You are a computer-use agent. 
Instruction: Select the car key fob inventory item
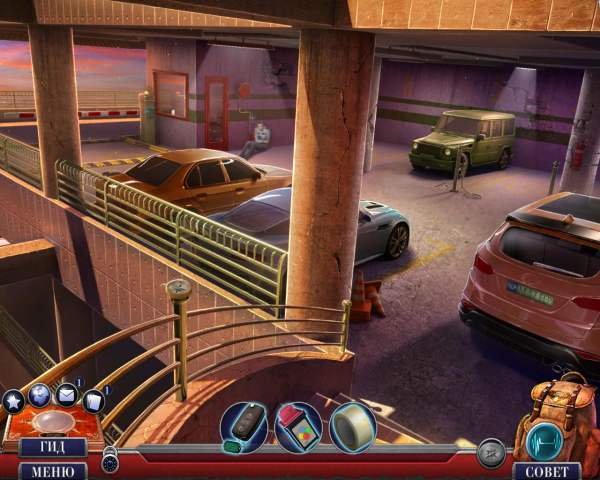pos(243,427)
